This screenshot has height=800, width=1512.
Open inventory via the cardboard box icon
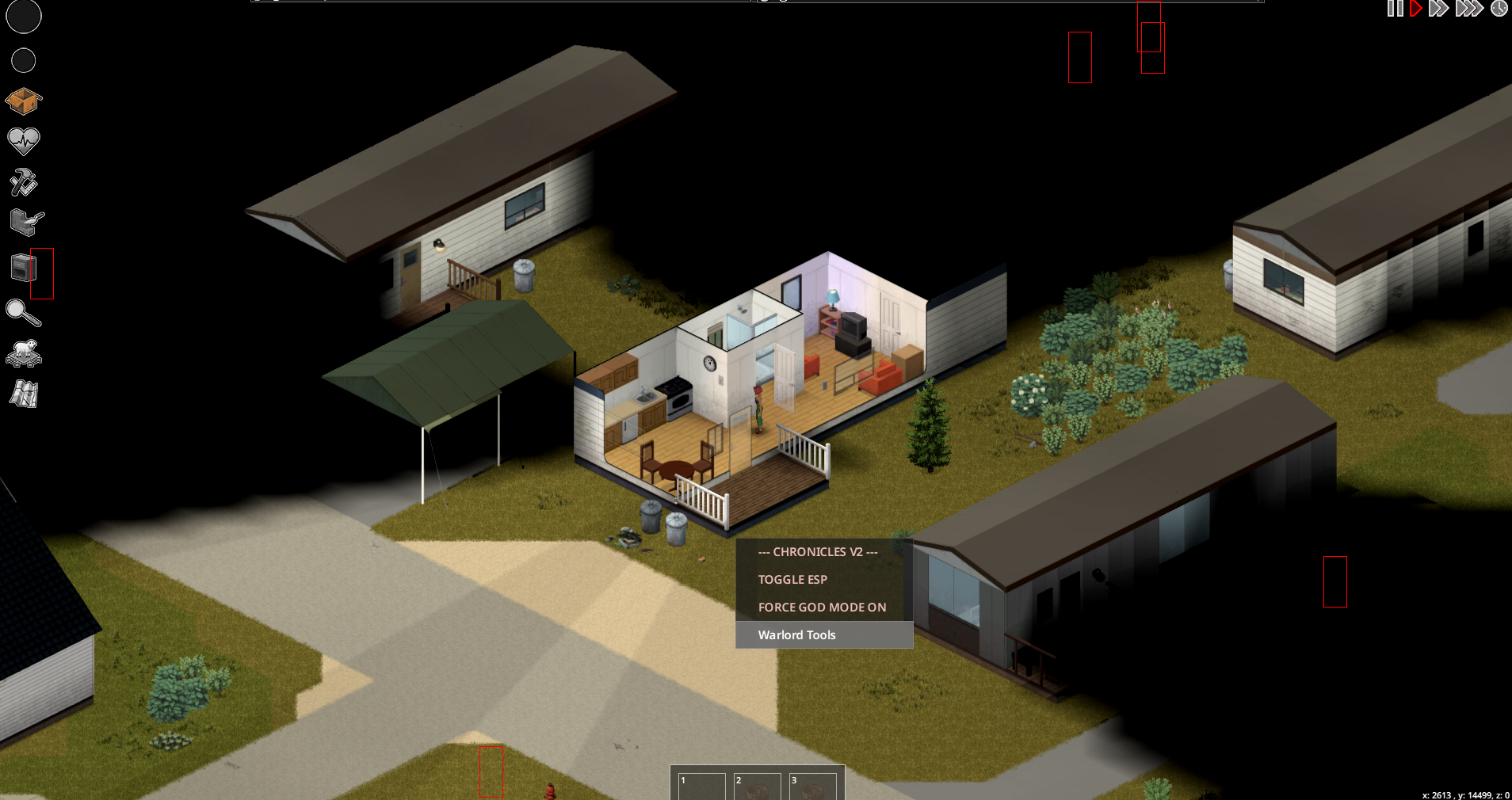[x=23, y=101]
